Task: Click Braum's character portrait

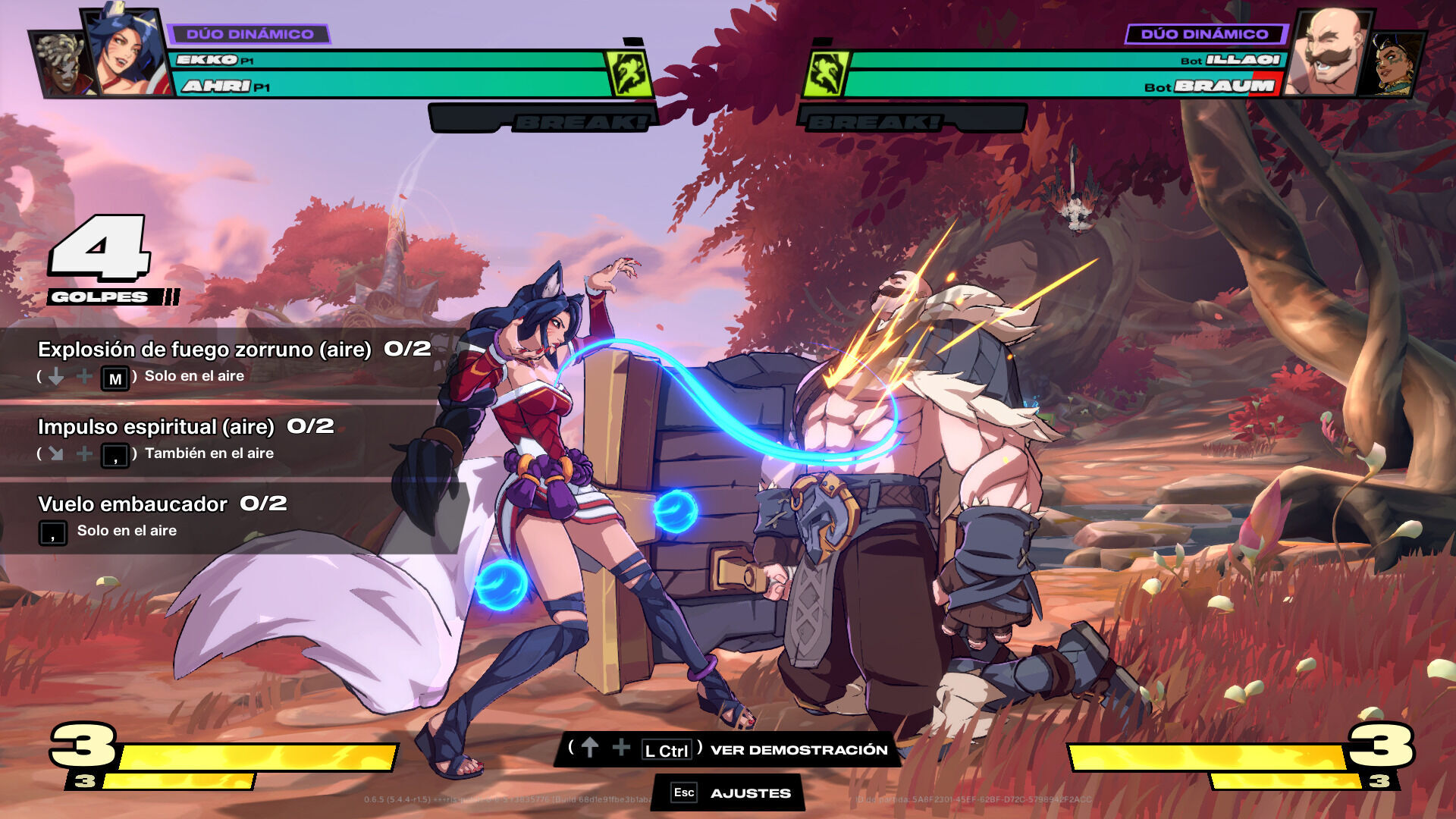Action: pyautogui.click(x=1329, y=53)
